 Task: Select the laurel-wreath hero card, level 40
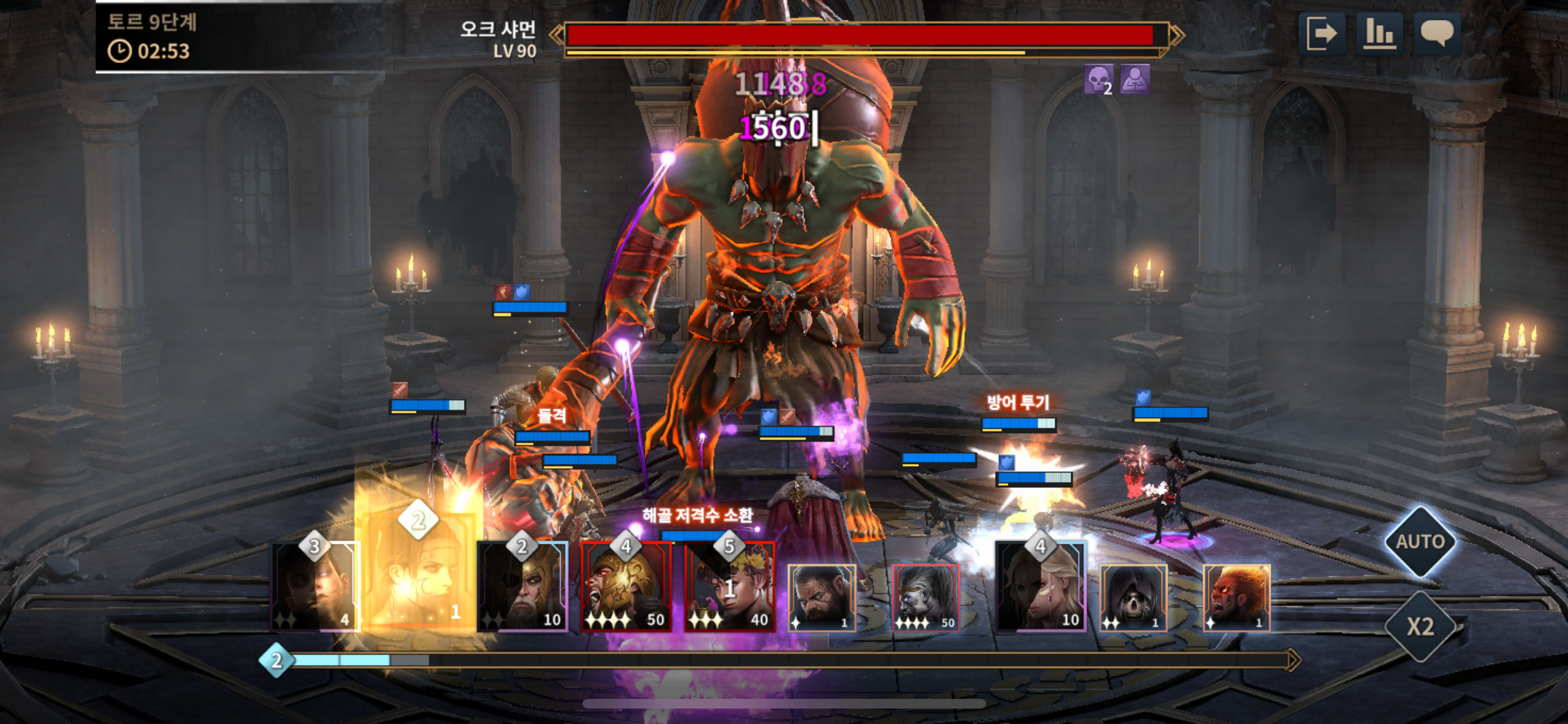(729, 587)
